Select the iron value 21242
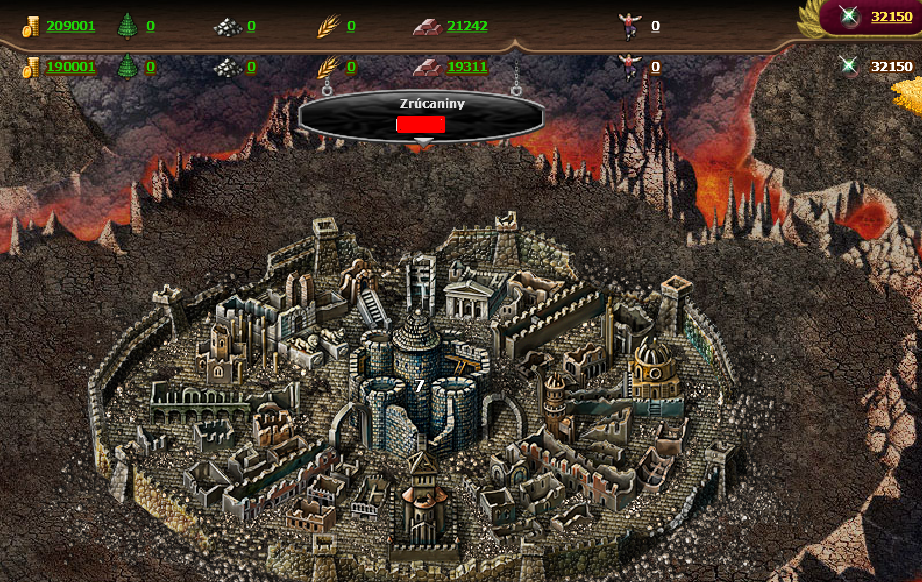 (x=467, y=26)
